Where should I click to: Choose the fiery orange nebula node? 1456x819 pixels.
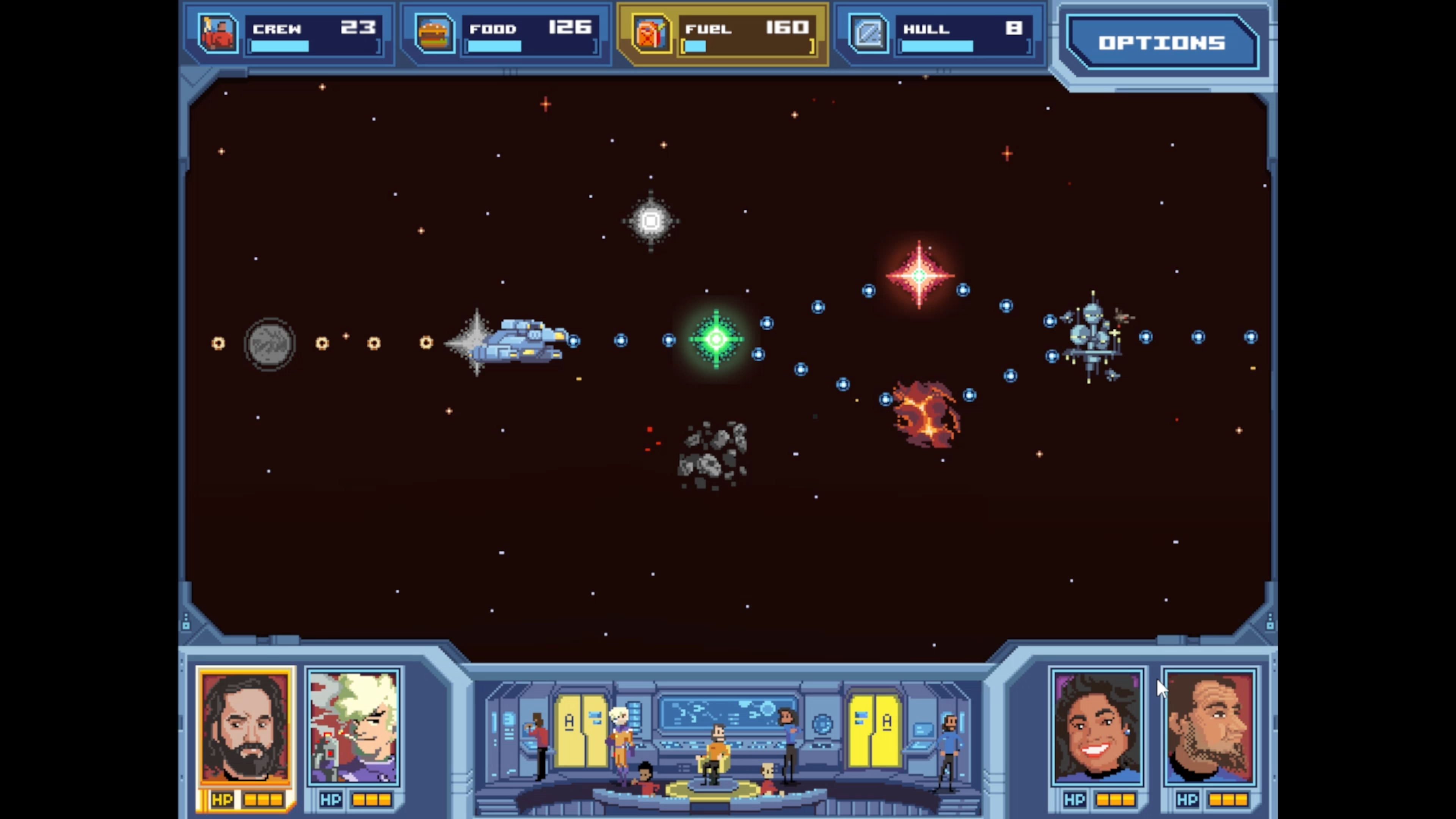[x=926, y=414]
